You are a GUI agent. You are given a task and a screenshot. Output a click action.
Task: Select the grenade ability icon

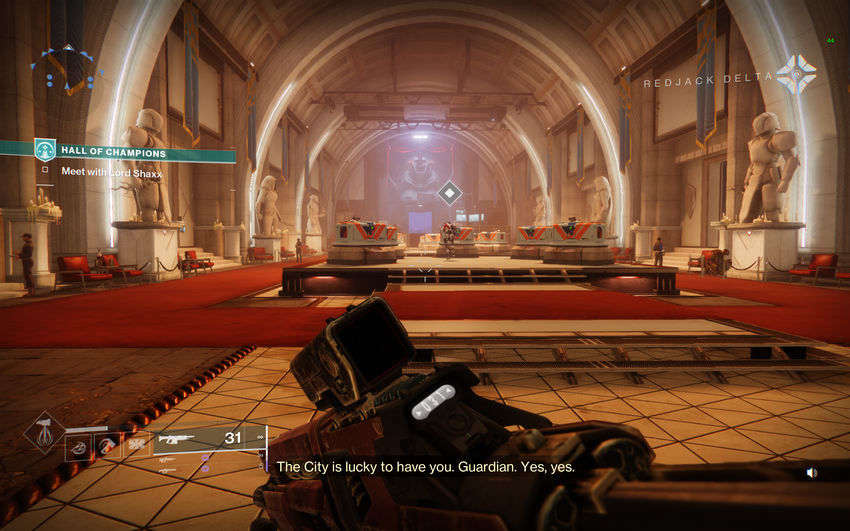[x=79, y=446]
